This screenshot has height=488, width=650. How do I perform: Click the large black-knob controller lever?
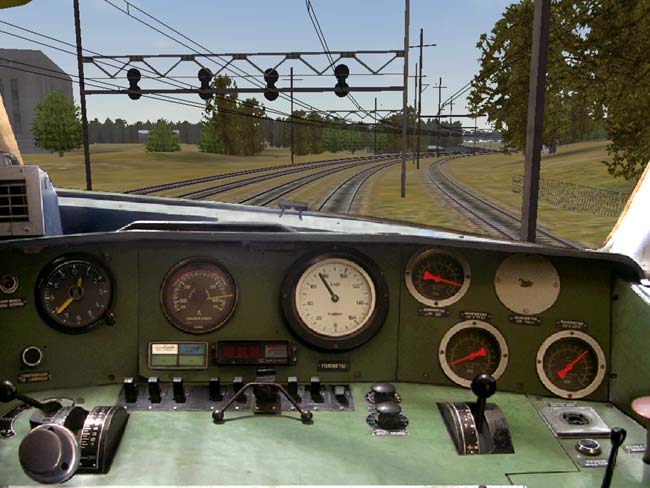(50, 451)
